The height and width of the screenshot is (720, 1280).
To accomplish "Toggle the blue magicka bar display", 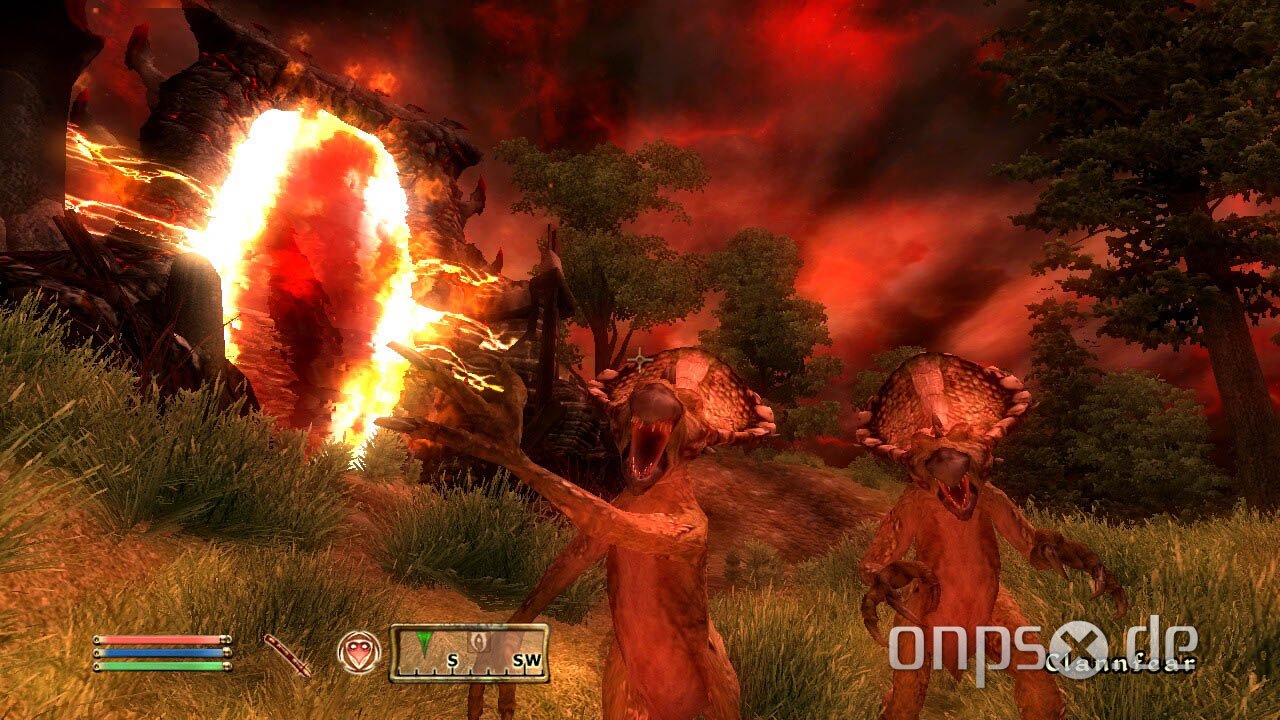I will point(160,655).
